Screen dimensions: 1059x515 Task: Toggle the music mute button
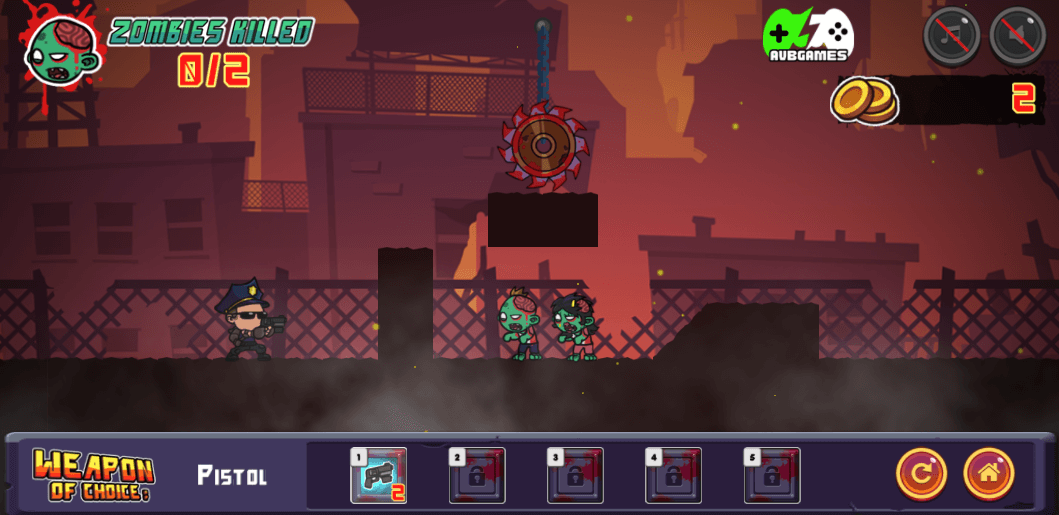point(951,36)
